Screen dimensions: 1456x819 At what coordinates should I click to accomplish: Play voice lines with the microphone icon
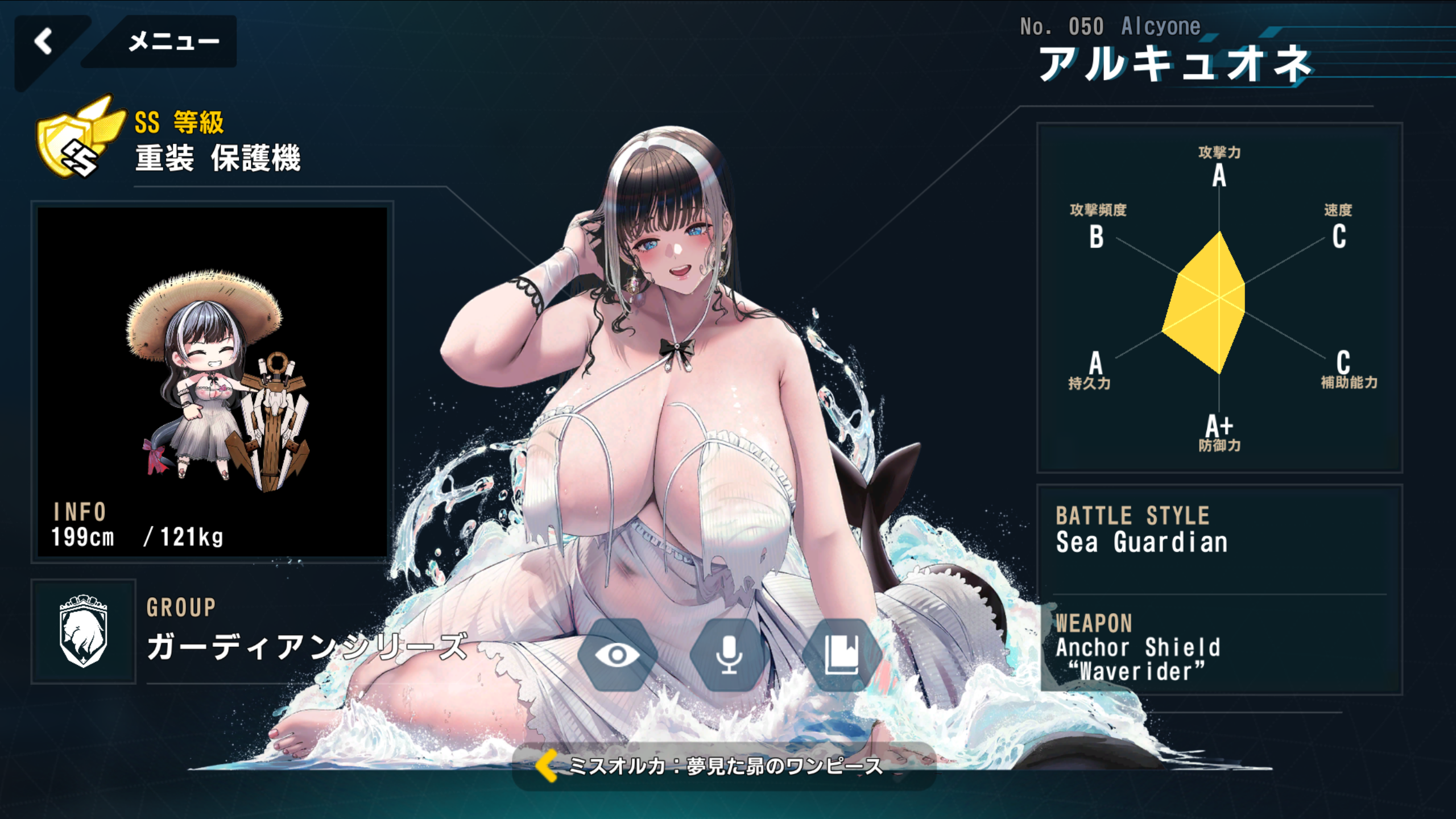coord(729,655)
